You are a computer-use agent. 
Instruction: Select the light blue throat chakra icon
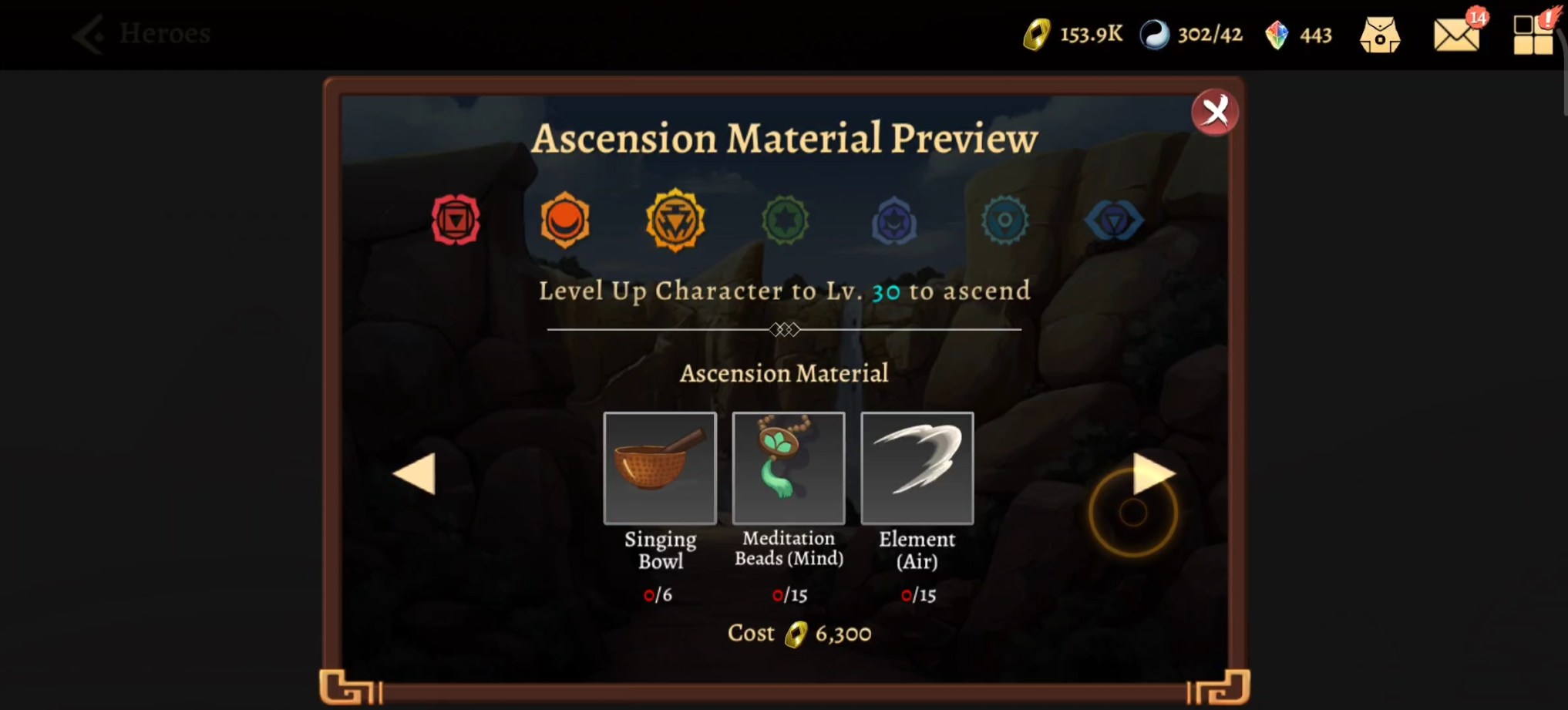(x=1004, y=221)
